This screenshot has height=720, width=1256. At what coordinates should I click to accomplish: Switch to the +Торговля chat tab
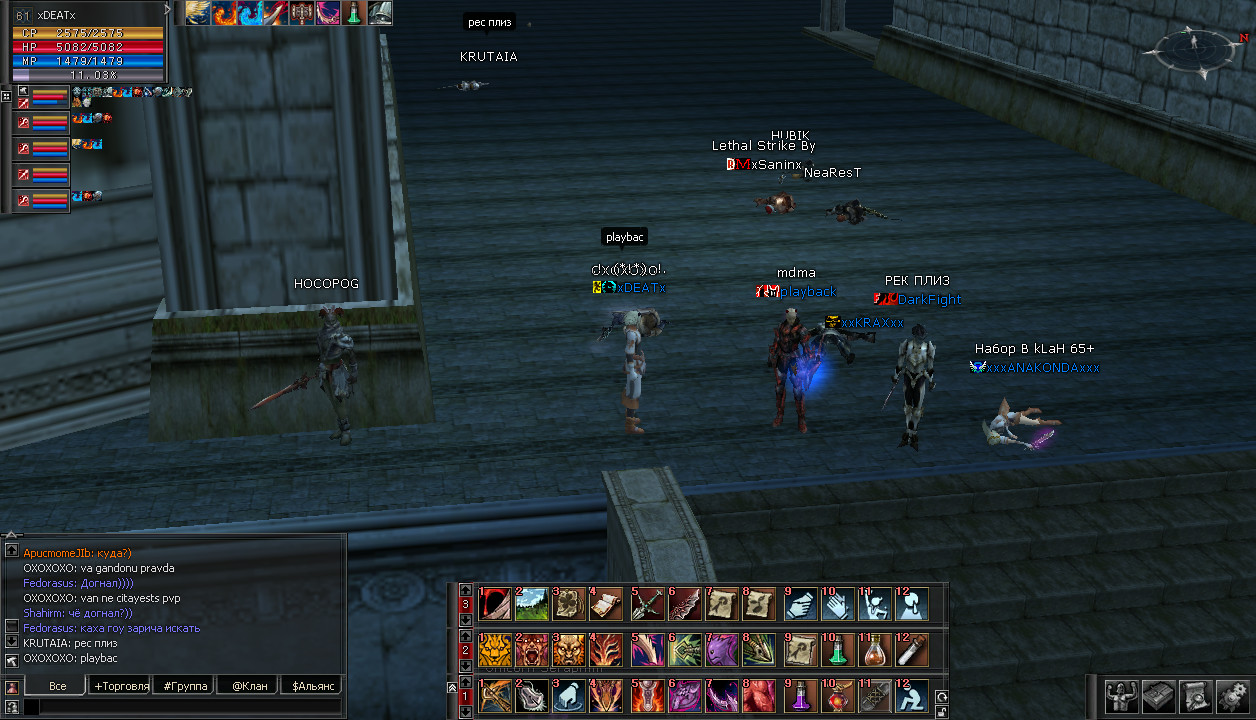click(120, 686)
